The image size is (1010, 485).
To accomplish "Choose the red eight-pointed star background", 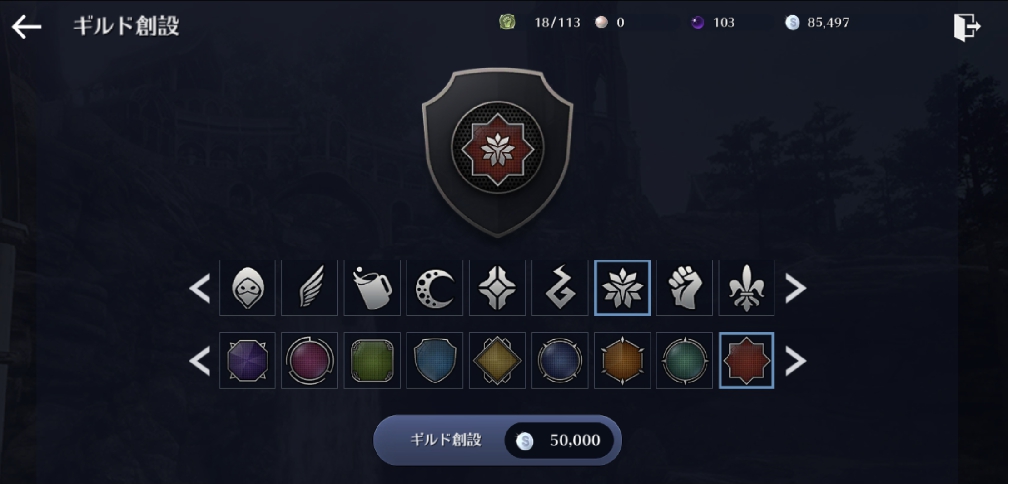I will (x=746, y=360).
